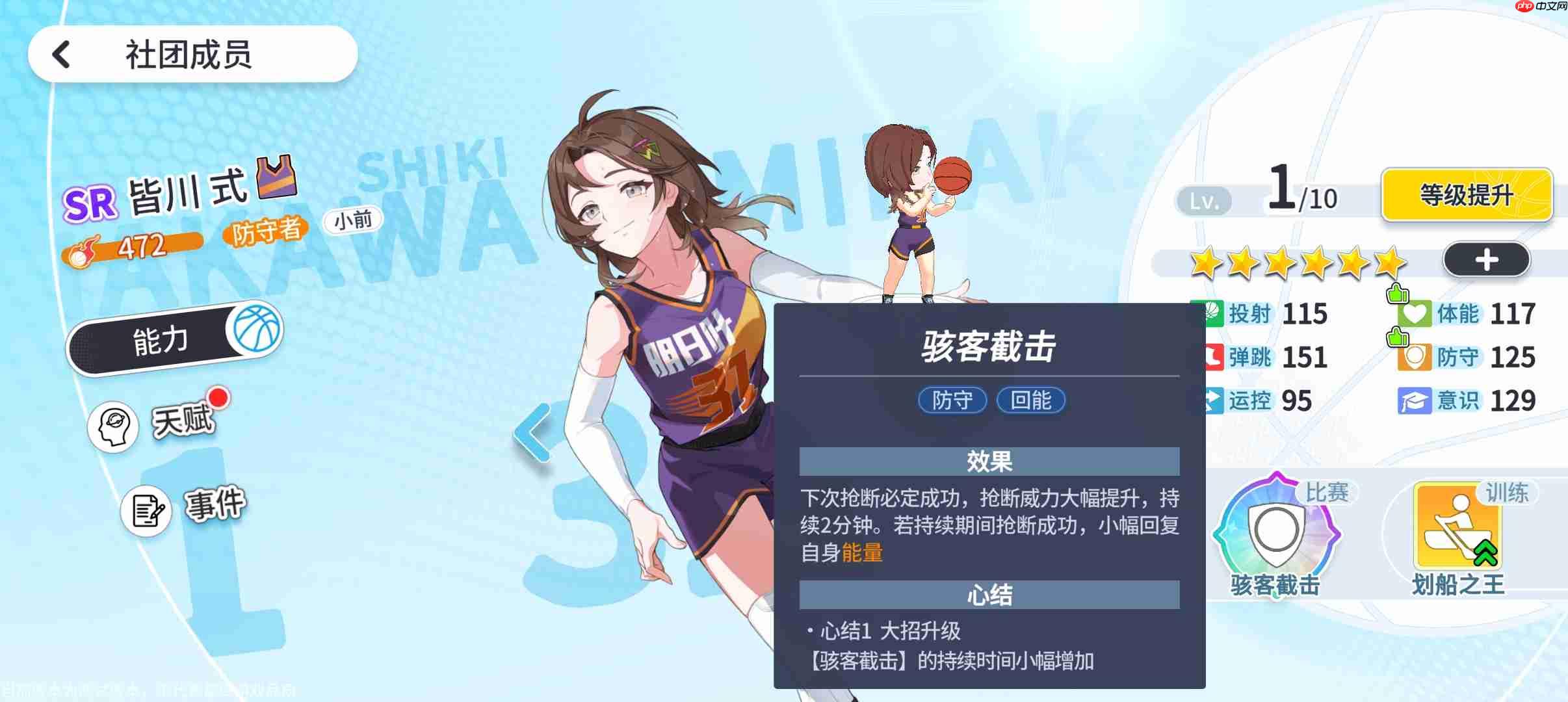Toggle the thumbs-up beside 体能 stat
This screenshot has width=1568, height=702.
click(x=1399, y=293)
